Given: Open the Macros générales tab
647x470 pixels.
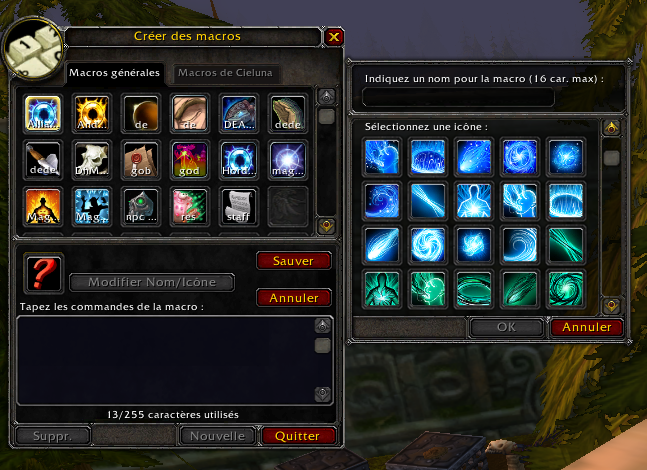Looking at the screenshot, I should click(114, 73).
